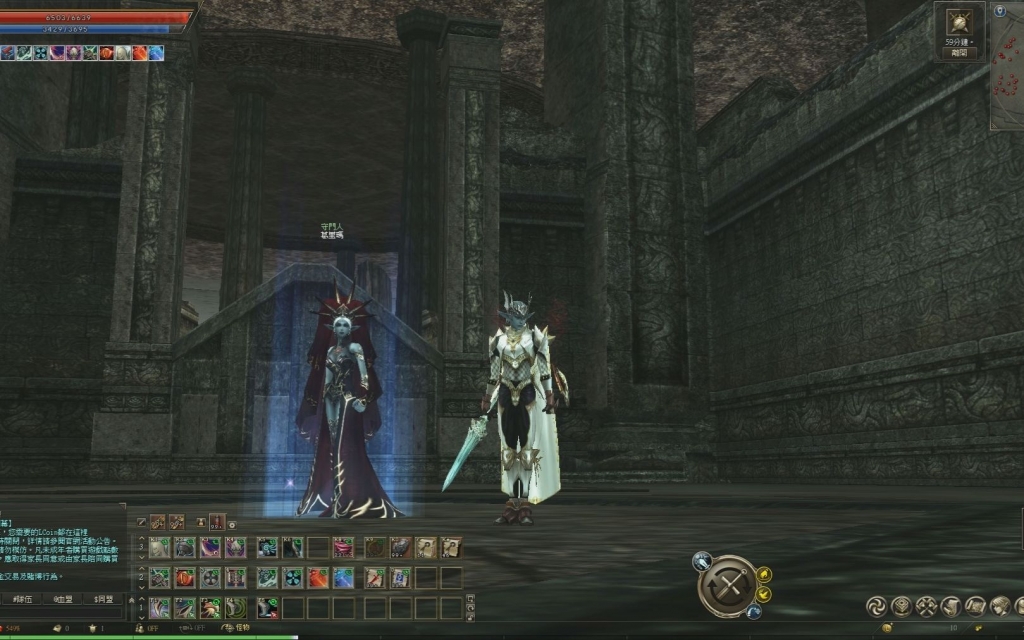The height and width of the screenshot is (640, 1024).
Task: Open the crossed axes menu icon
Action: point(925,605)
